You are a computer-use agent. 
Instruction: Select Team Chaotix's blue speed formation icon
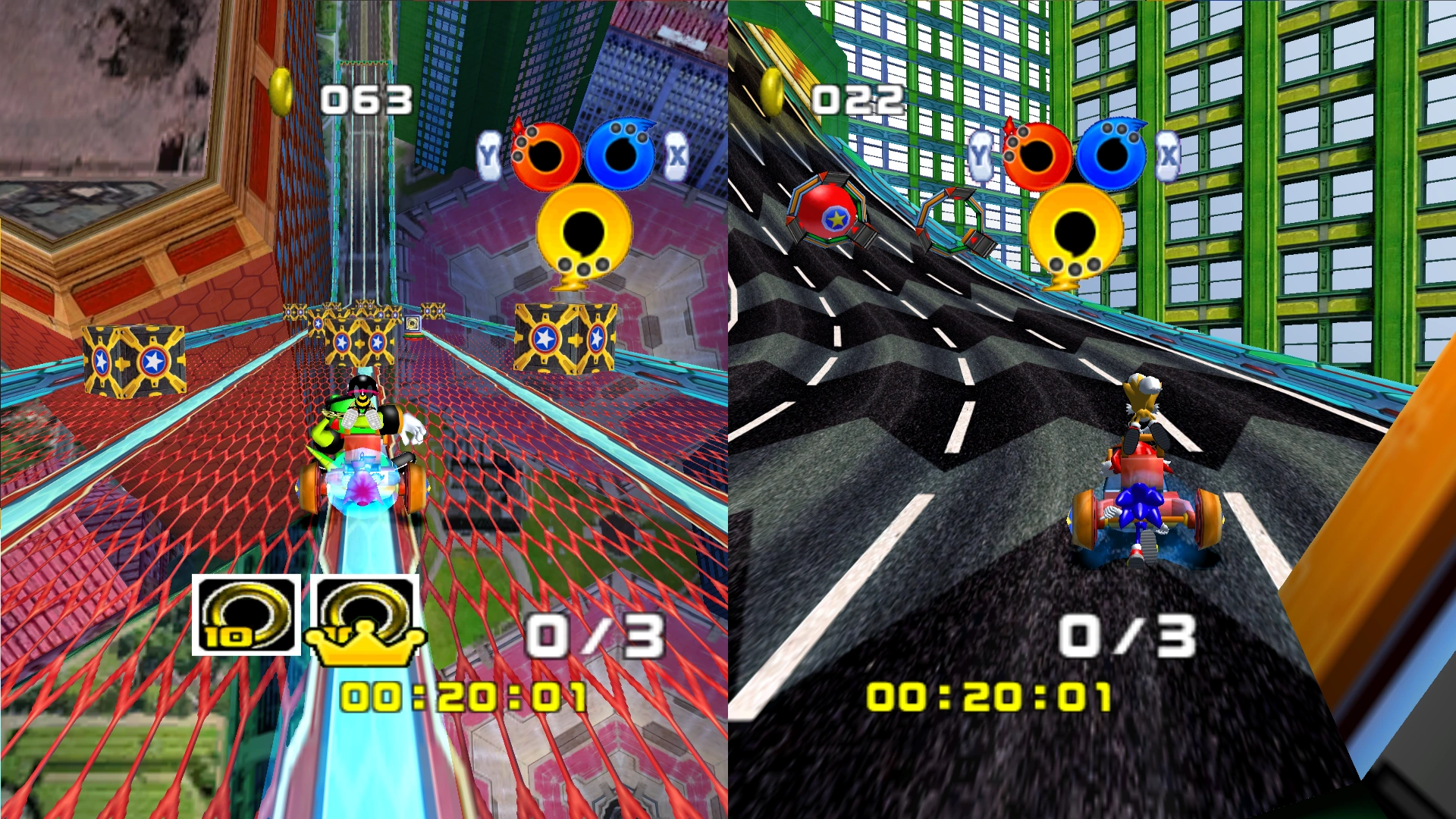point(620,154)
